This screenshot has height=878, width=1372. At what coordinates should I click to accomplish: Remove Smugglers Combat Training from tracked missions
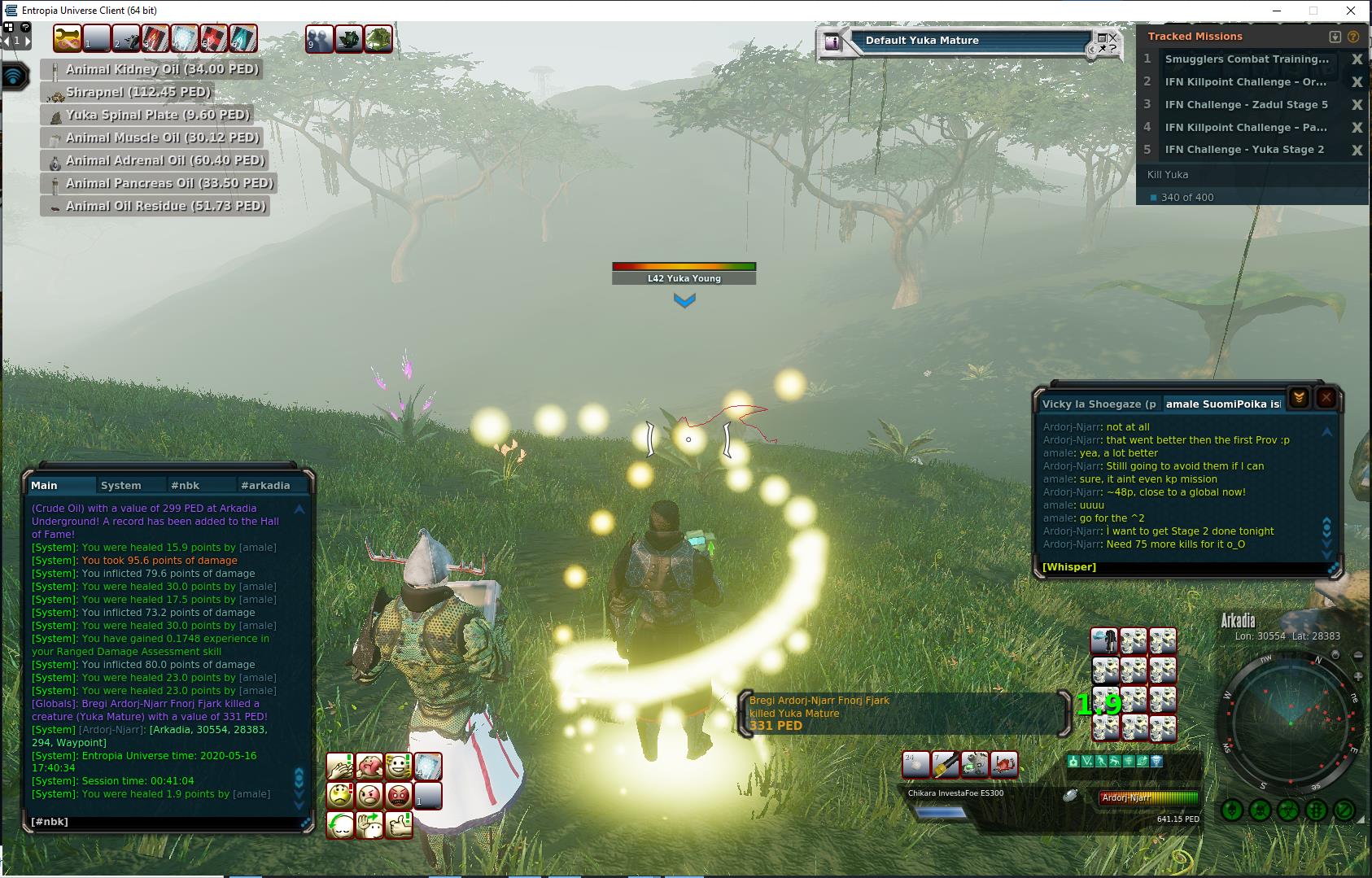pyautogui.click(x=1357, y=59)
